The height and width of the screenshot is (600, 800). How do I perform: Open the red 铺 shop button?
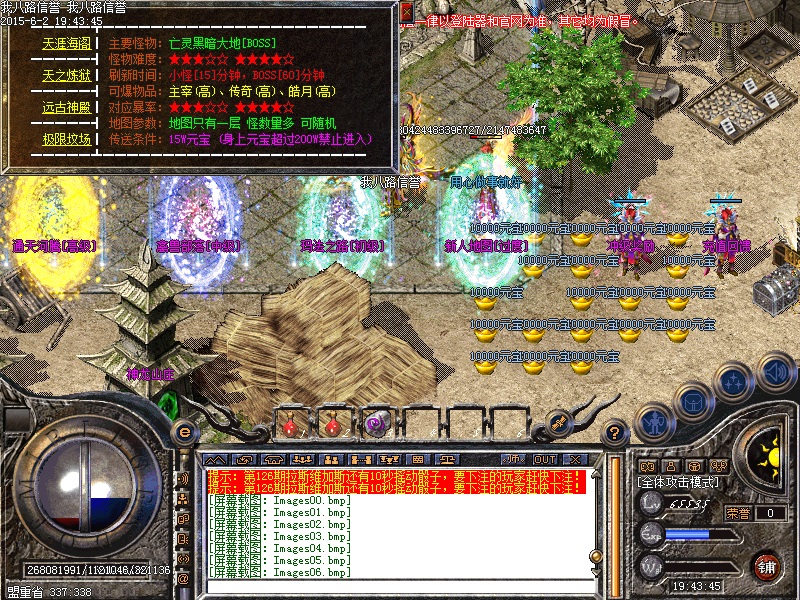pos(767,566)
